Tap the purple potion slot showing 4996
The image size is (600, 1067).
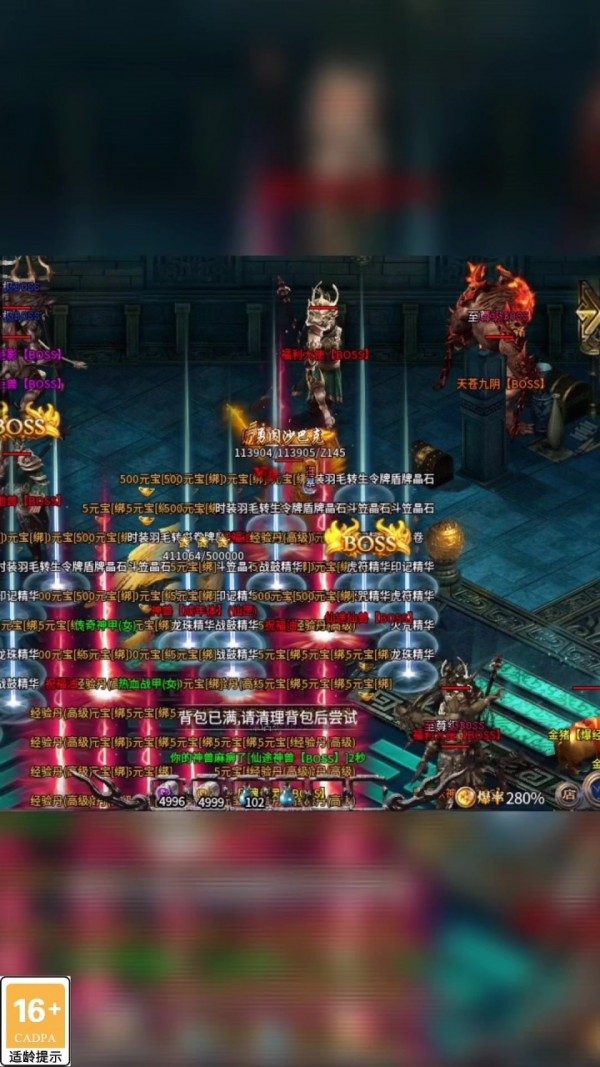tap(170, 797)
